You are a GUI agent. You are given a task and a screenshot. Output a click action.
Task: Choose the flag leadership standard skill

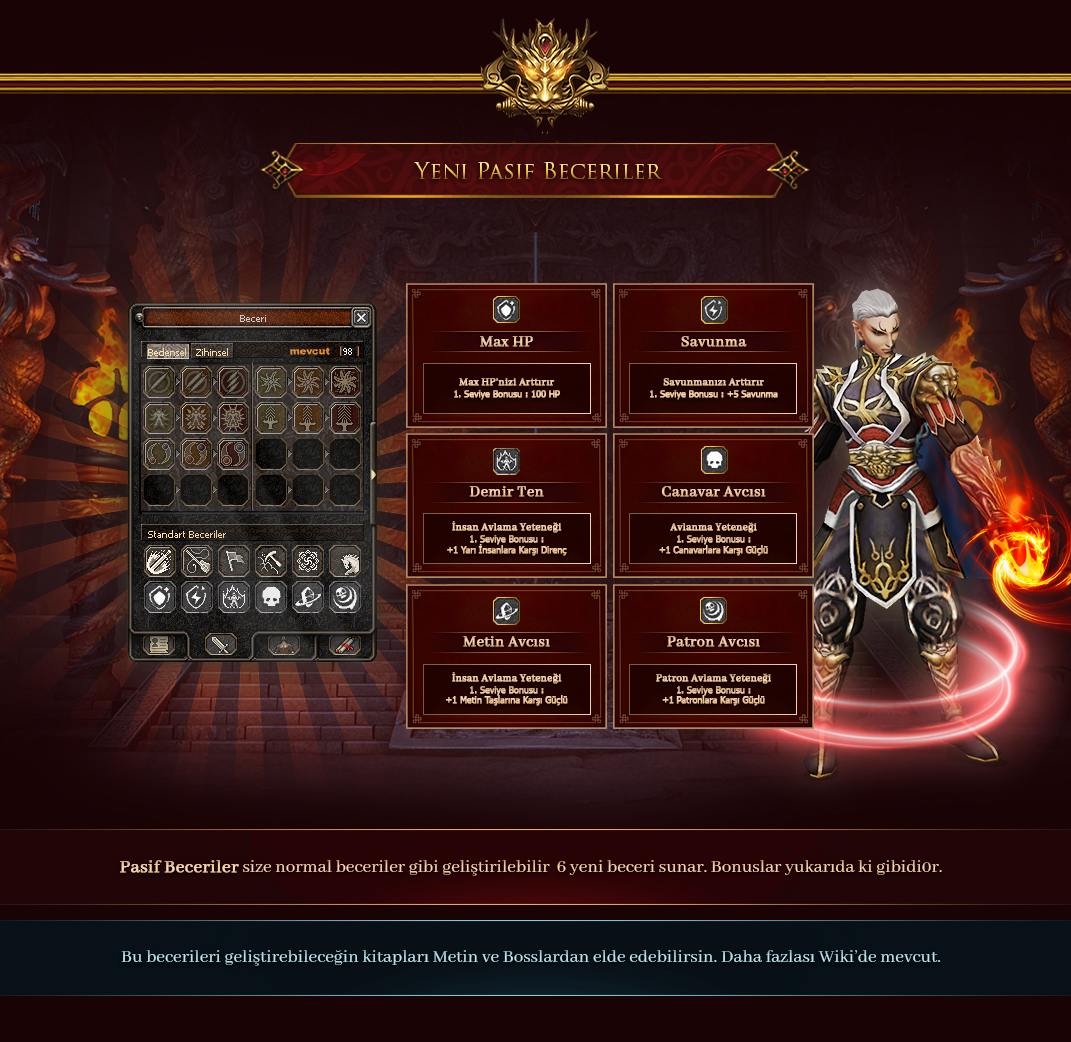click(x=233, y=561)
